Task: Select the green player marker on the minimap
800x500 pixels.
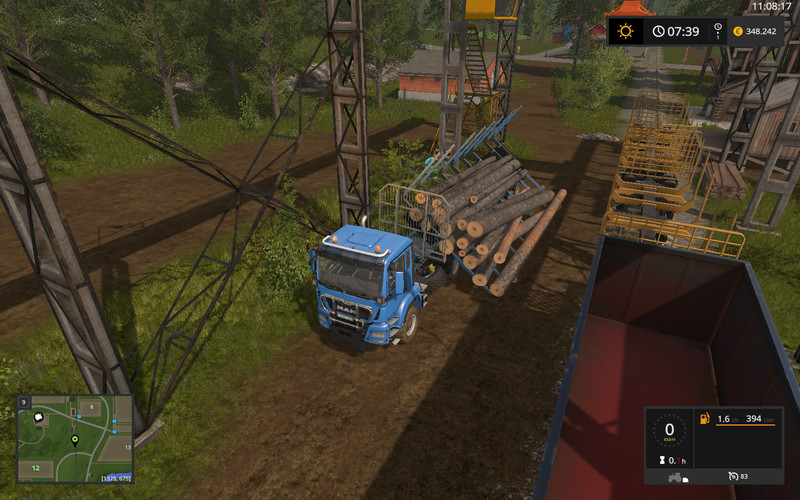Action: (74, 439)
